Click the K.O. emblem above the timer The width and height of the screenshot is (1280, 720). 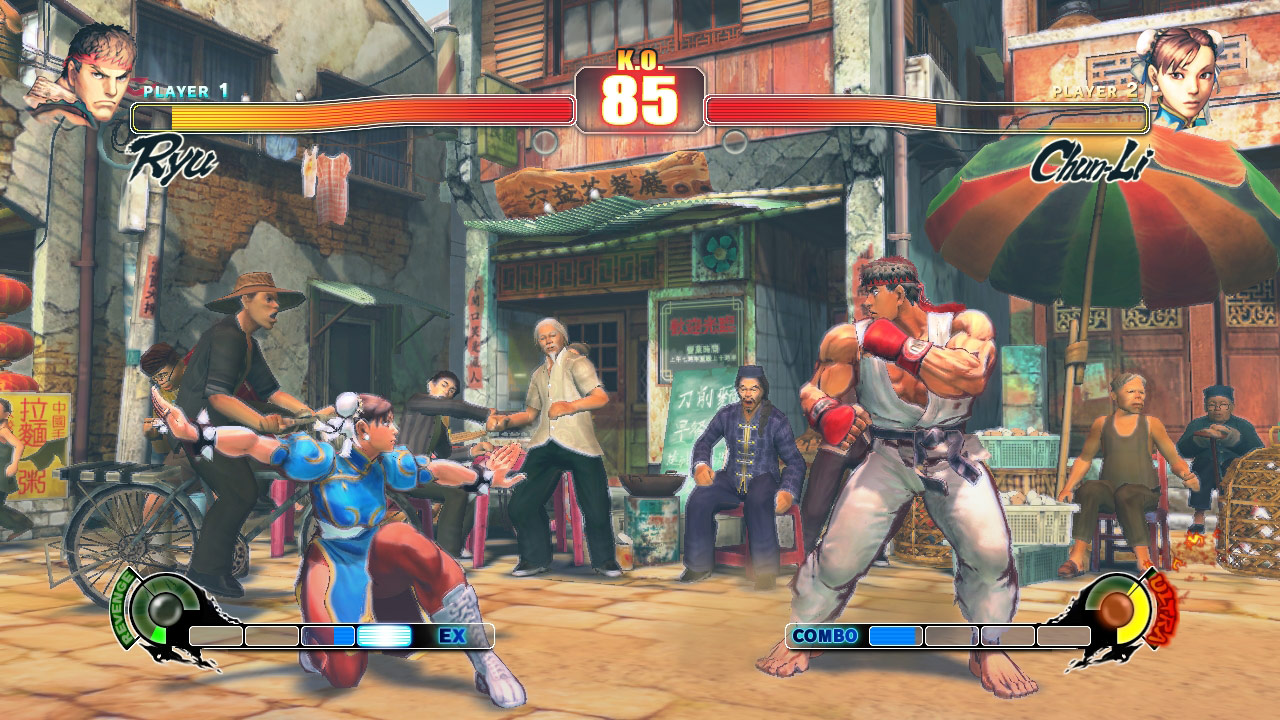pyautogui.click(x=638, y=60)
